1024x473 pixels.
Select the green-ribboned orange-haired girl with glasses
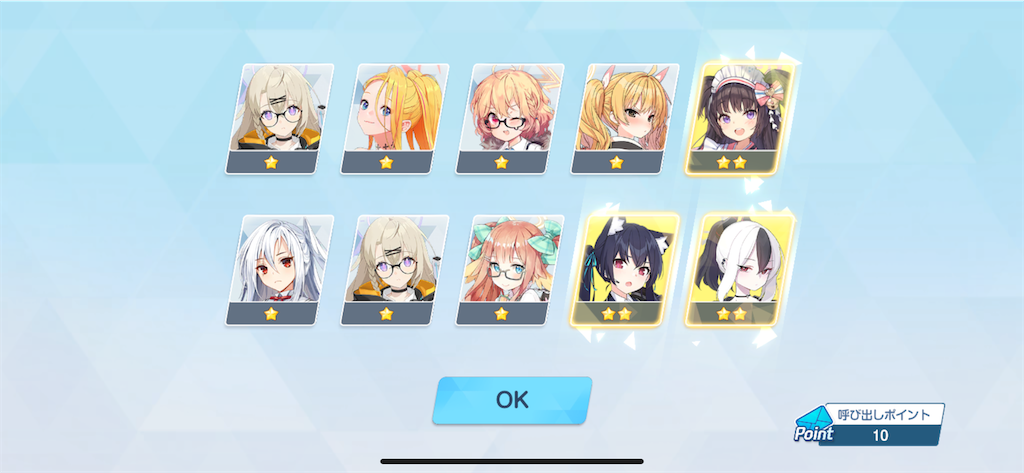click(509, 270)
